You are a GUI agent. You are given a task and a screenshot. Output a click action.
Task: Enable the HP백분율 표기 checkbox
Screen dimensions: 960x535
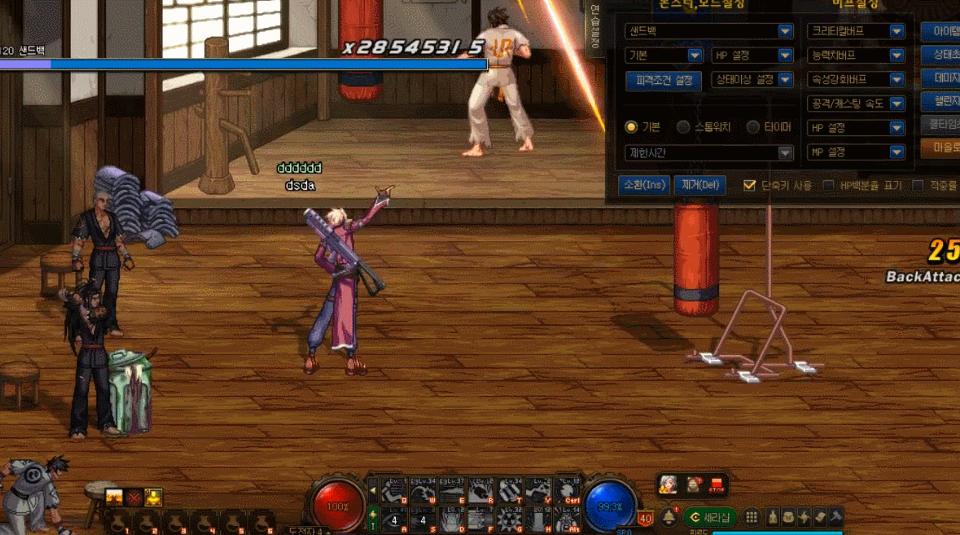tap(828, 185)
